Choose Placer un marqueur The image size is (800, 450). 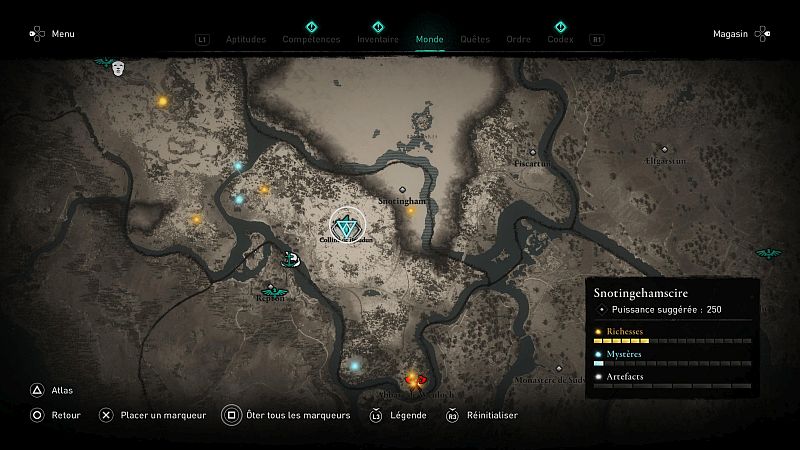(152, 415)
